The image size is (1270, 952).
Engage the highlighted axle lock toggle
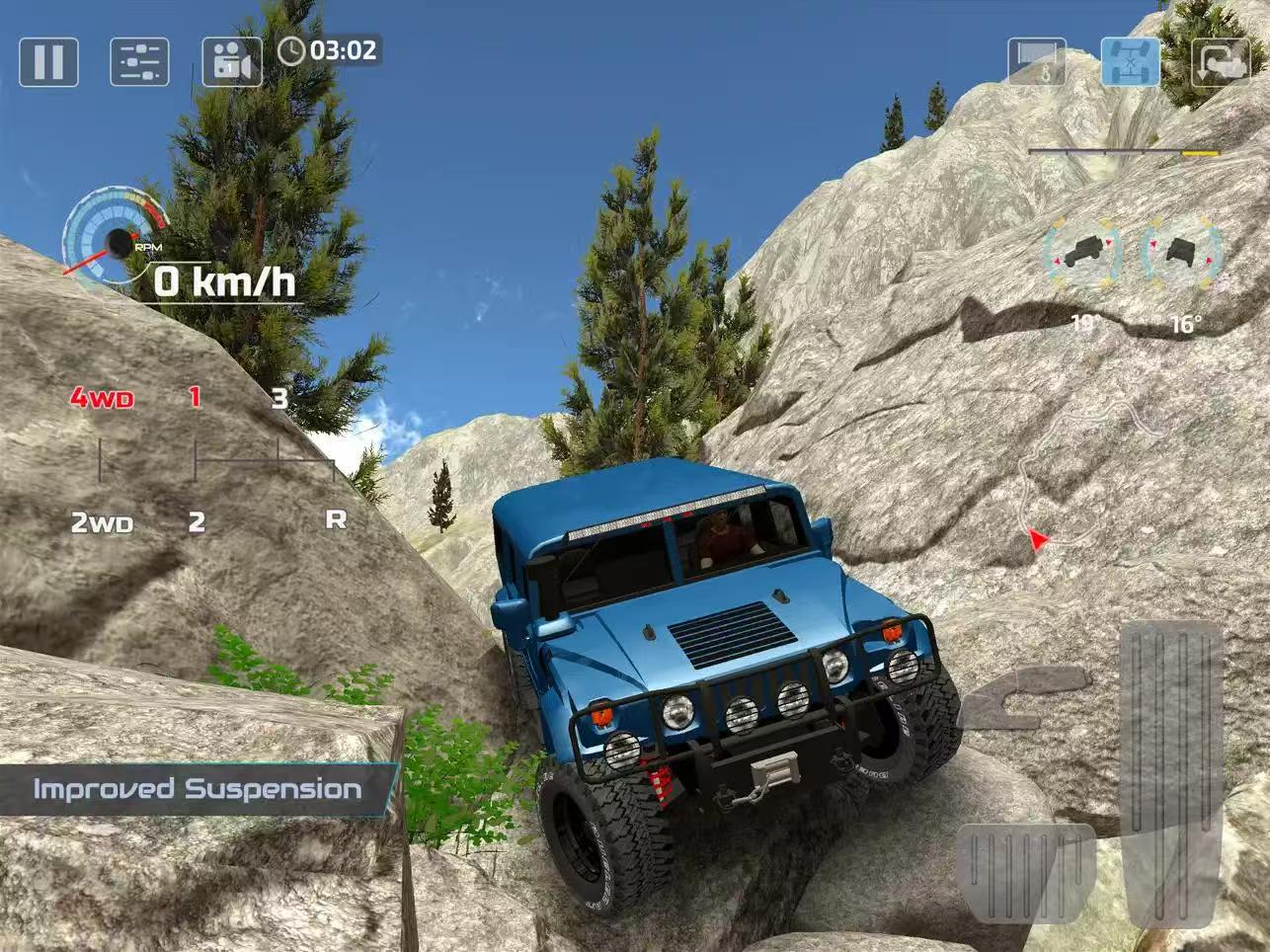1132,62
